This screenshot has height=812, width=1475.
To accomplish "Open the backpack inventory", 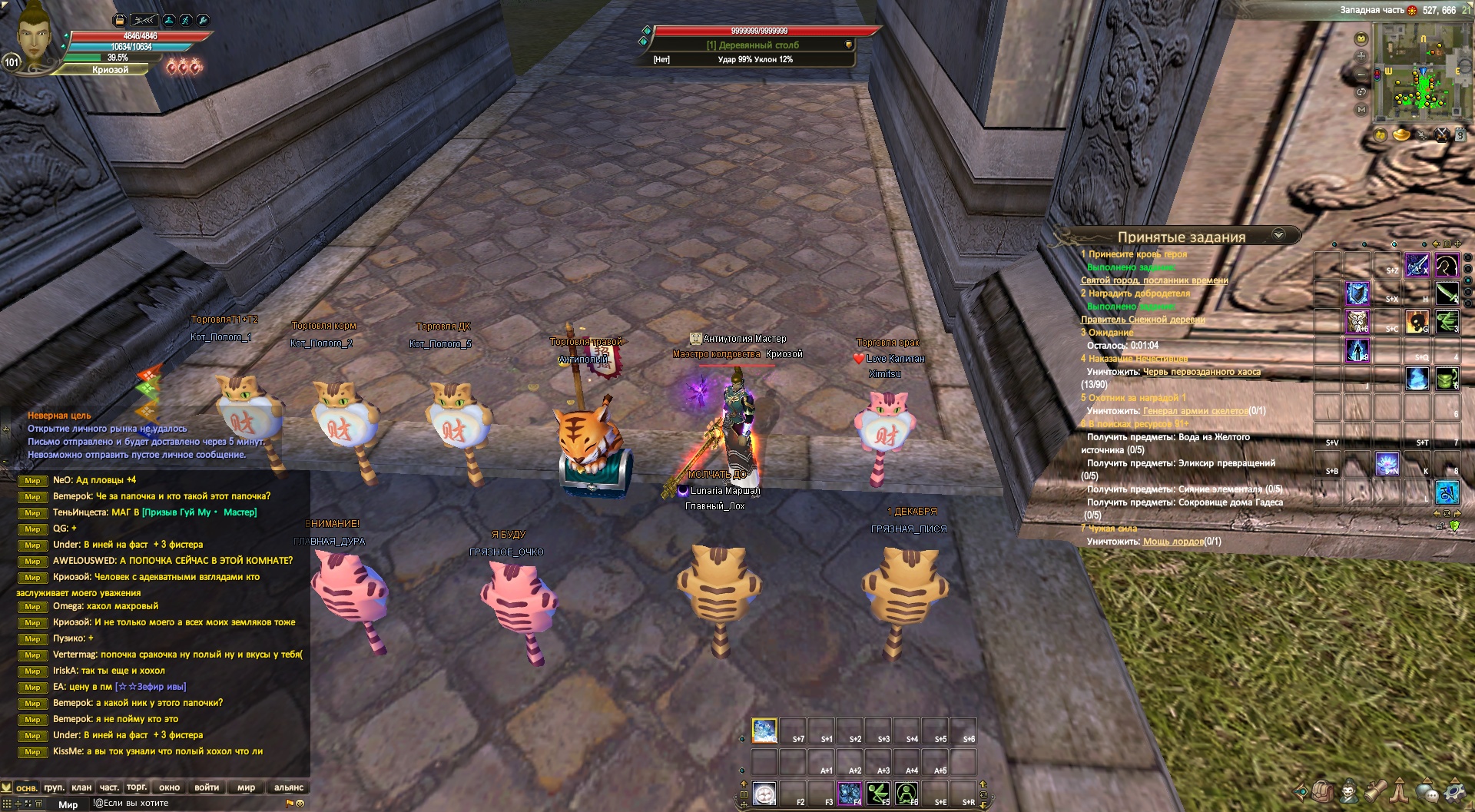I will (1322, 790).
